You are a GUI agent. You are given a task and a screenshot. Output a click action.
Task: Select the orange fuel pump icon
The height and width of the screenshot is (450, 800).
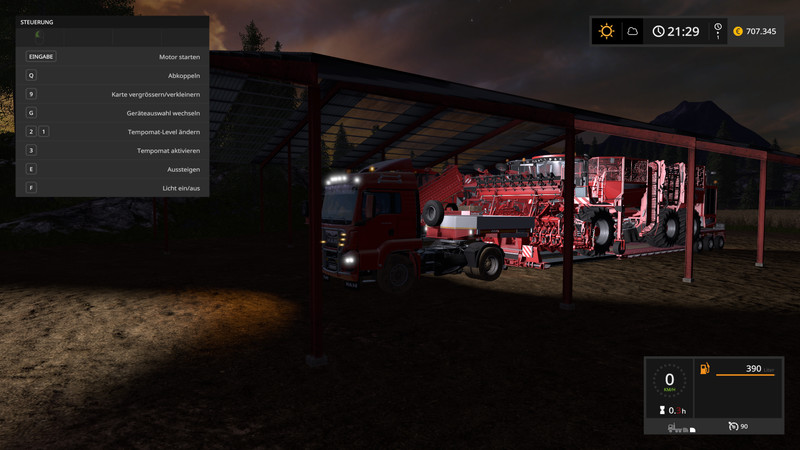tap(705, 369)
